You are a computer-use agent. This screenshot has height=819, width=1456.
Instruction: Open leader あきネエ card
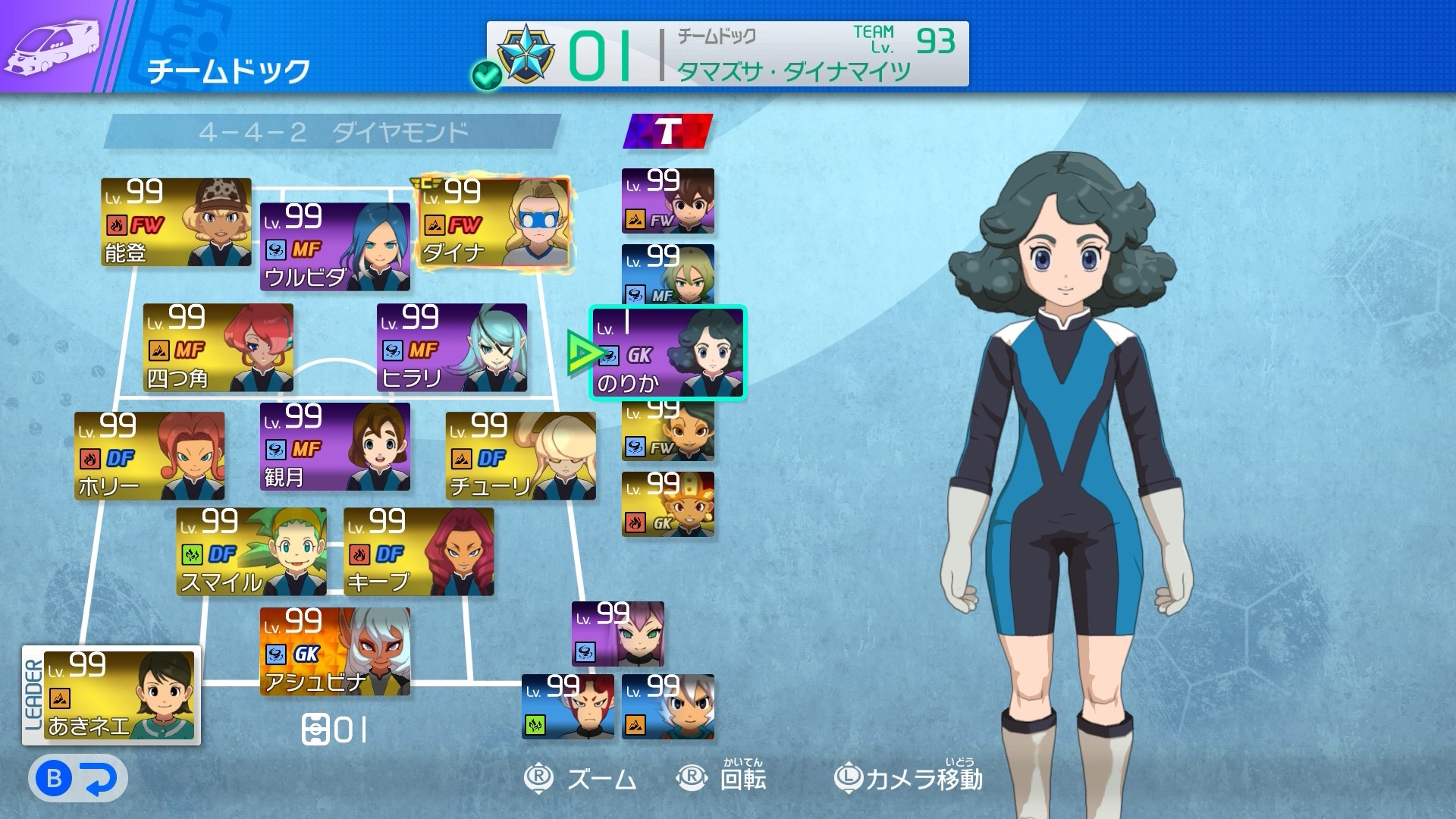tap(120, 695)
